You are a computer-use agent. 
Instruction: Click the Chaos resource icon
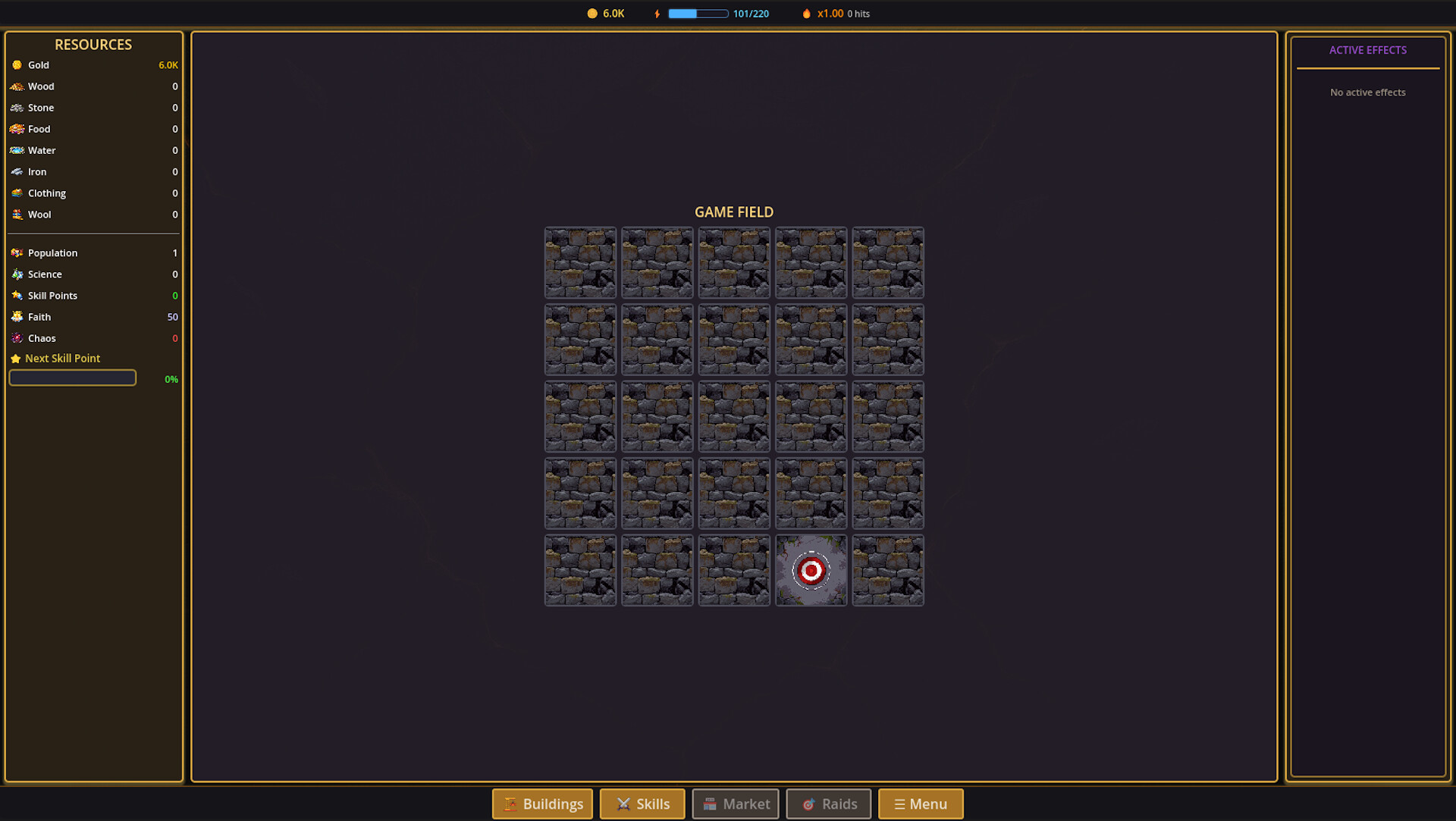click(x=17, y=338)
